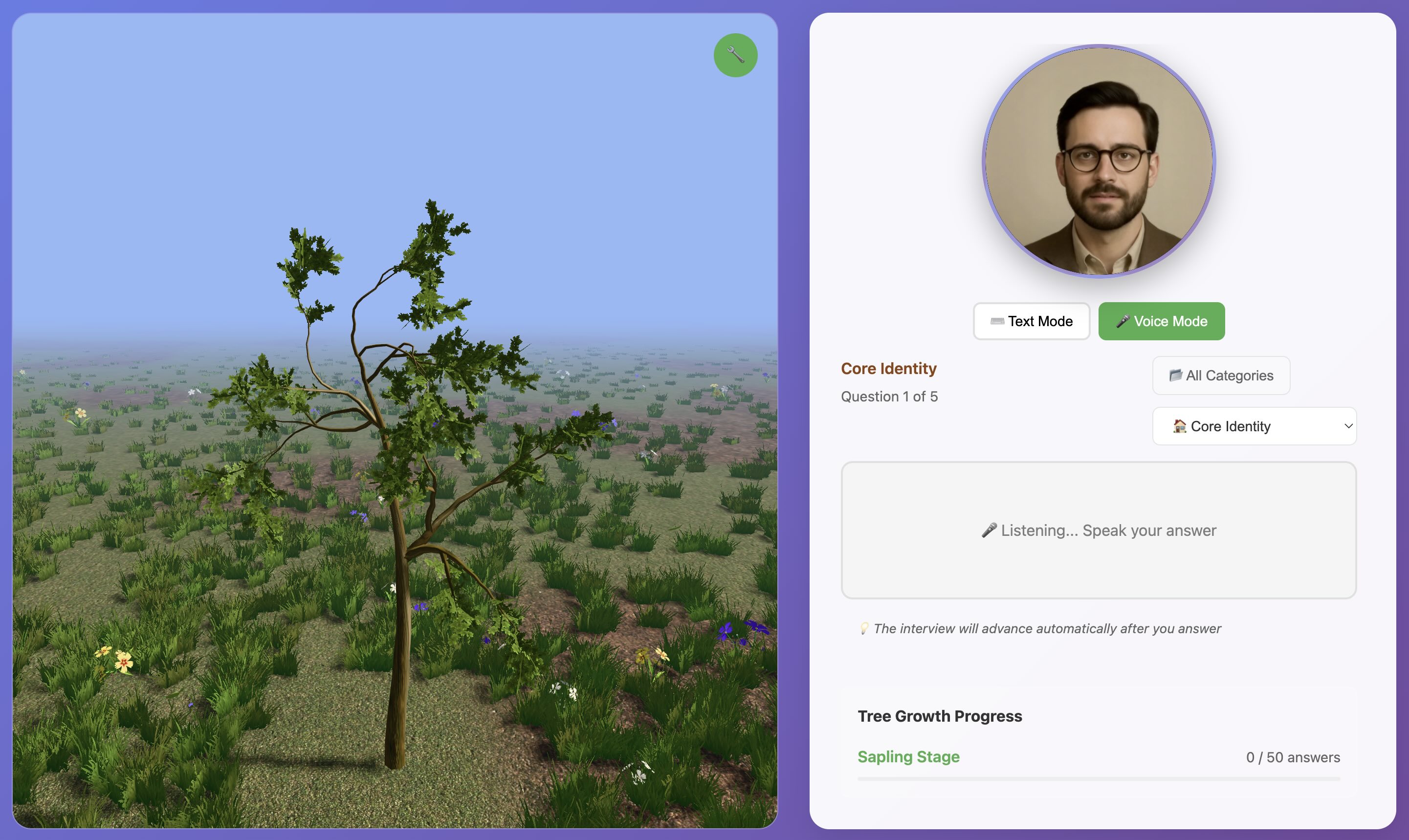Image resolution: width=1409 pixels, height=840 pixels.
Task: Open the All Categories panel
Action: (1221, 376)
